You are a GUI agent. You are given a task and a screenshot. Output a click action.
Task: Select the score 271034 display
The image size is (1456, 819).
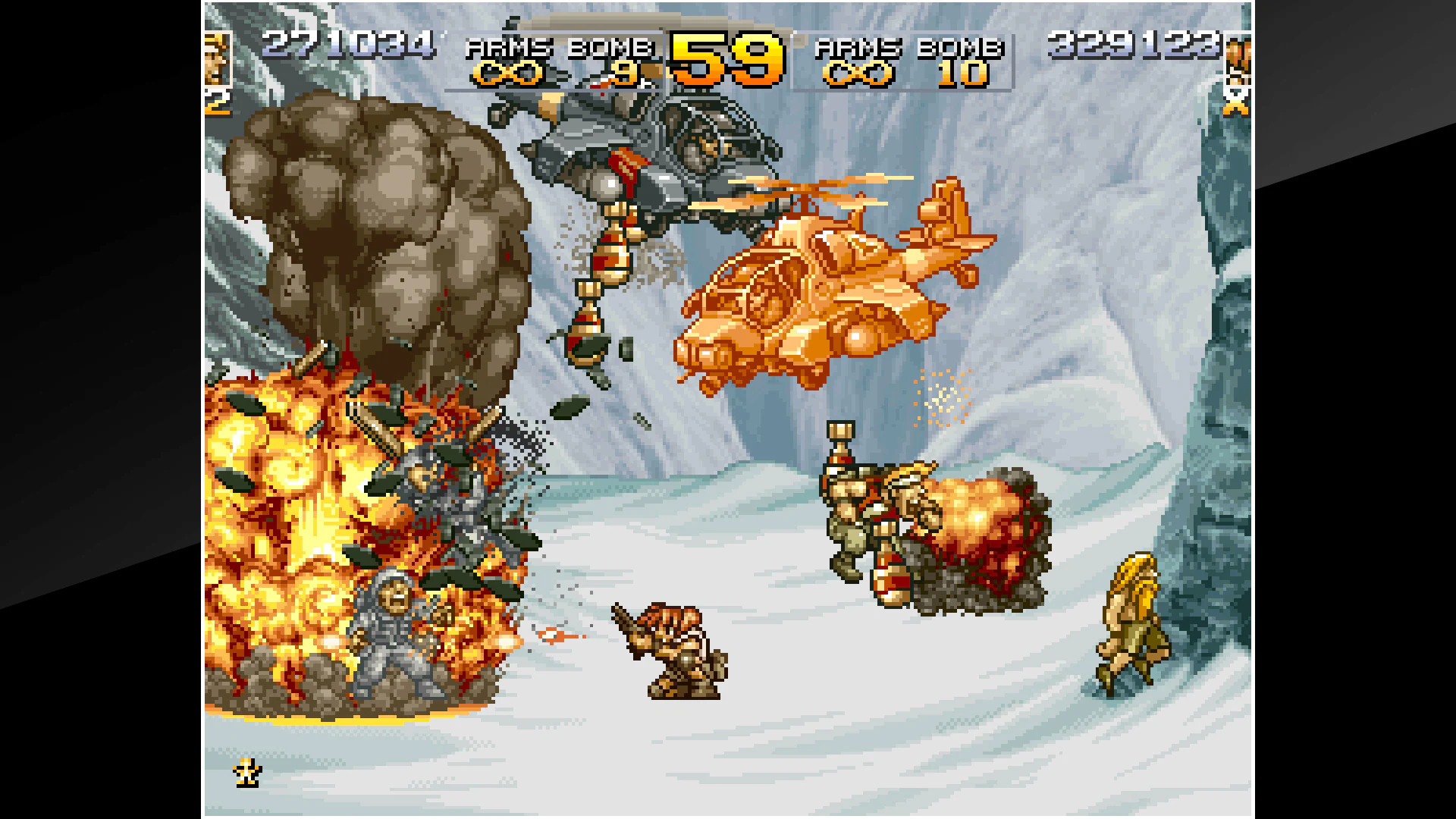tap(349, 45)
